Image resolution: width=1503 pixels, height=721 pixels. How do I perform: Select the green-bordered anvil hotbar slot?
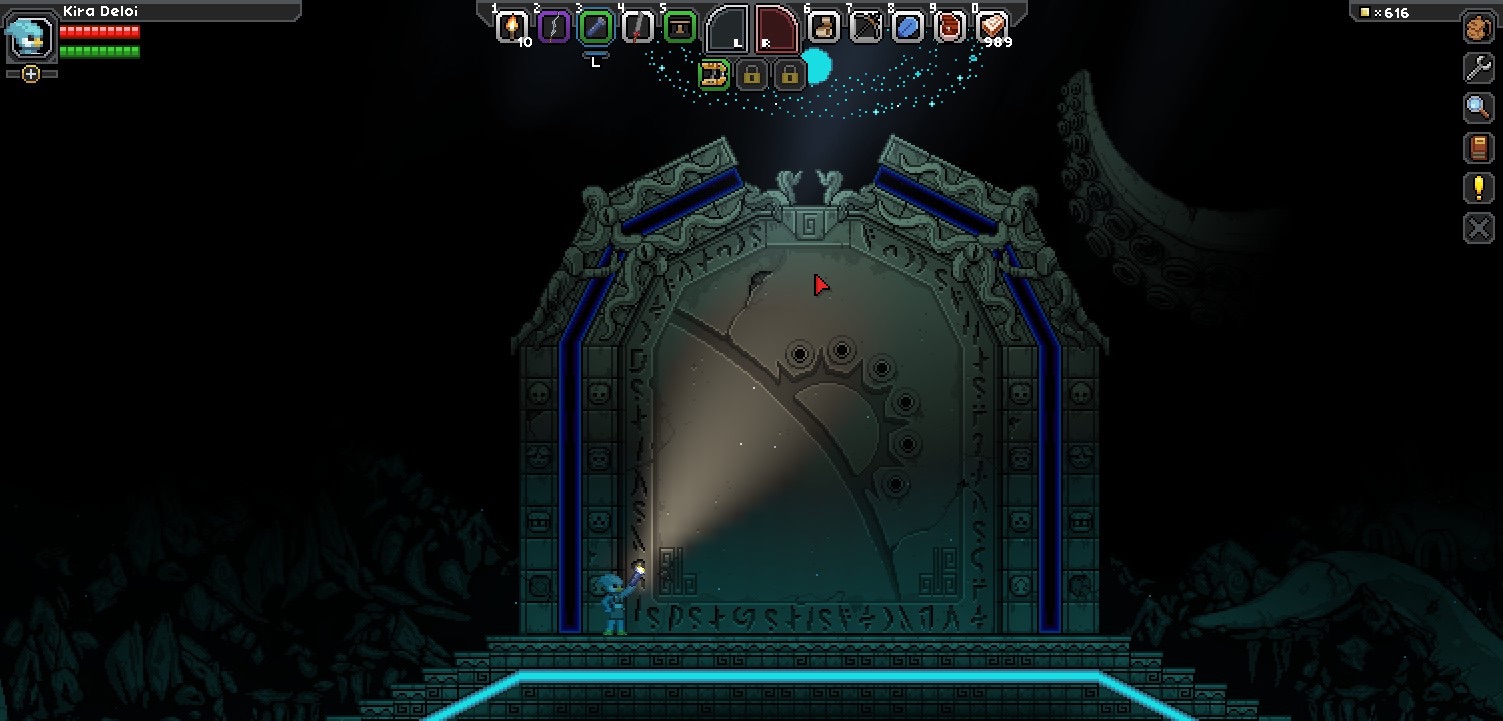pyautogui.click(x=679, y=26)
